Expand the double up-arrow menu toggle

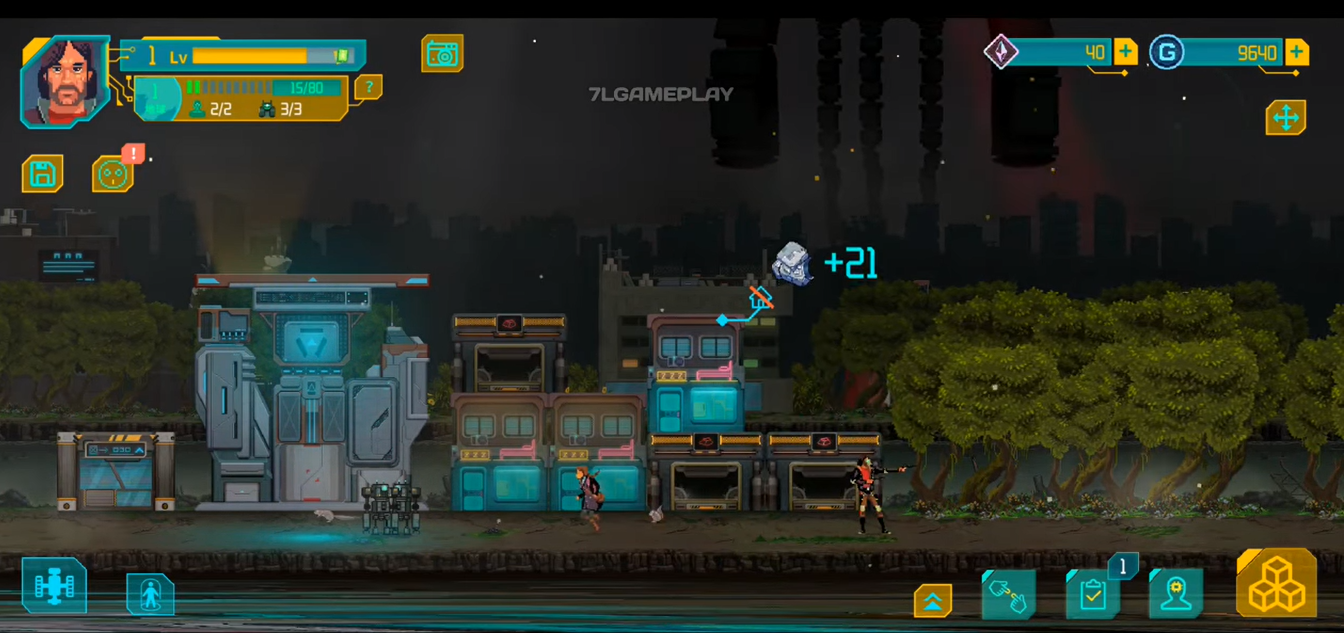point(933,600)
